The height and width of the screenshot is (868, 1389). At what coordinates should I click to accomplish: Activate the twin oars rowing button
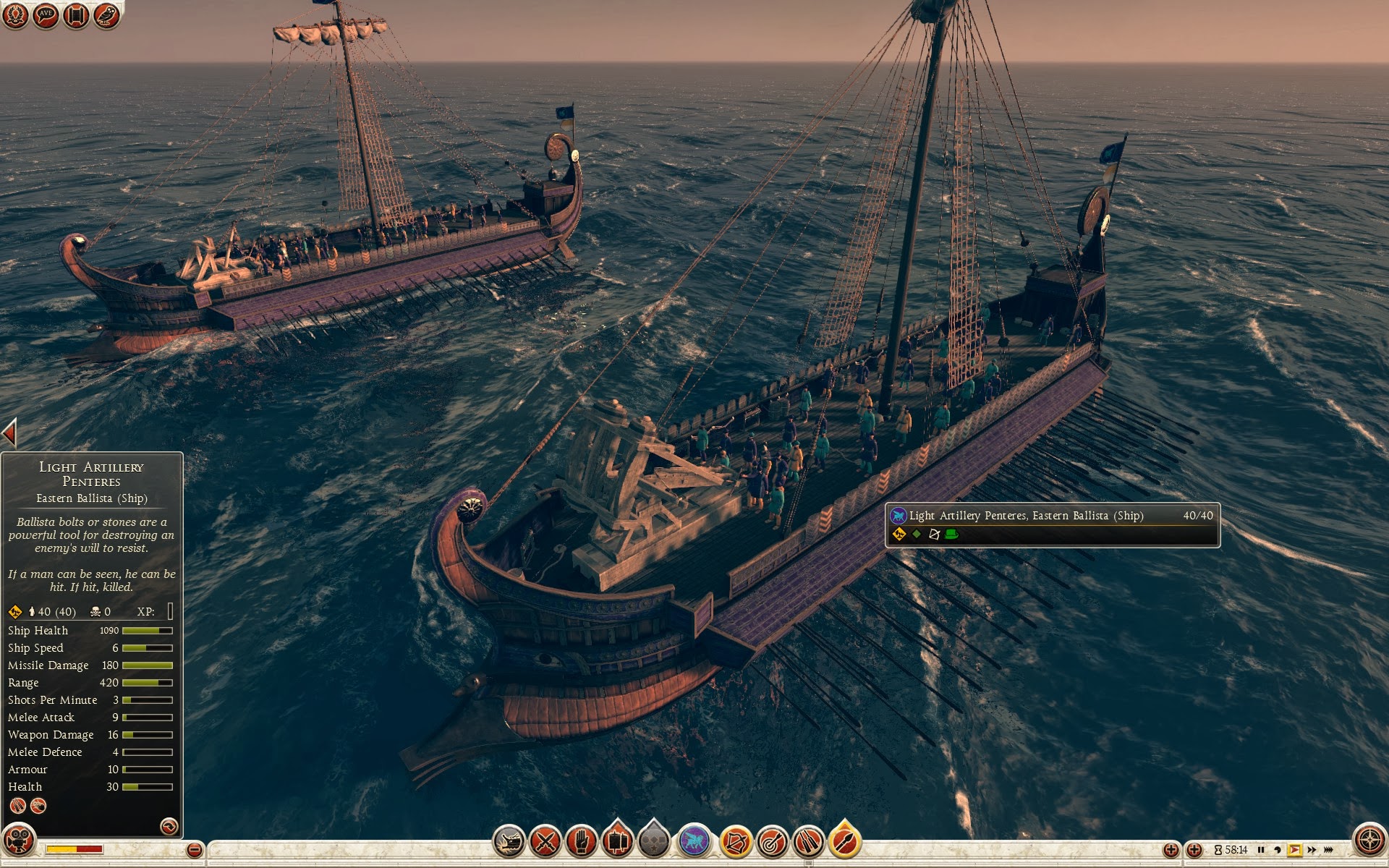tap(808, 842)
